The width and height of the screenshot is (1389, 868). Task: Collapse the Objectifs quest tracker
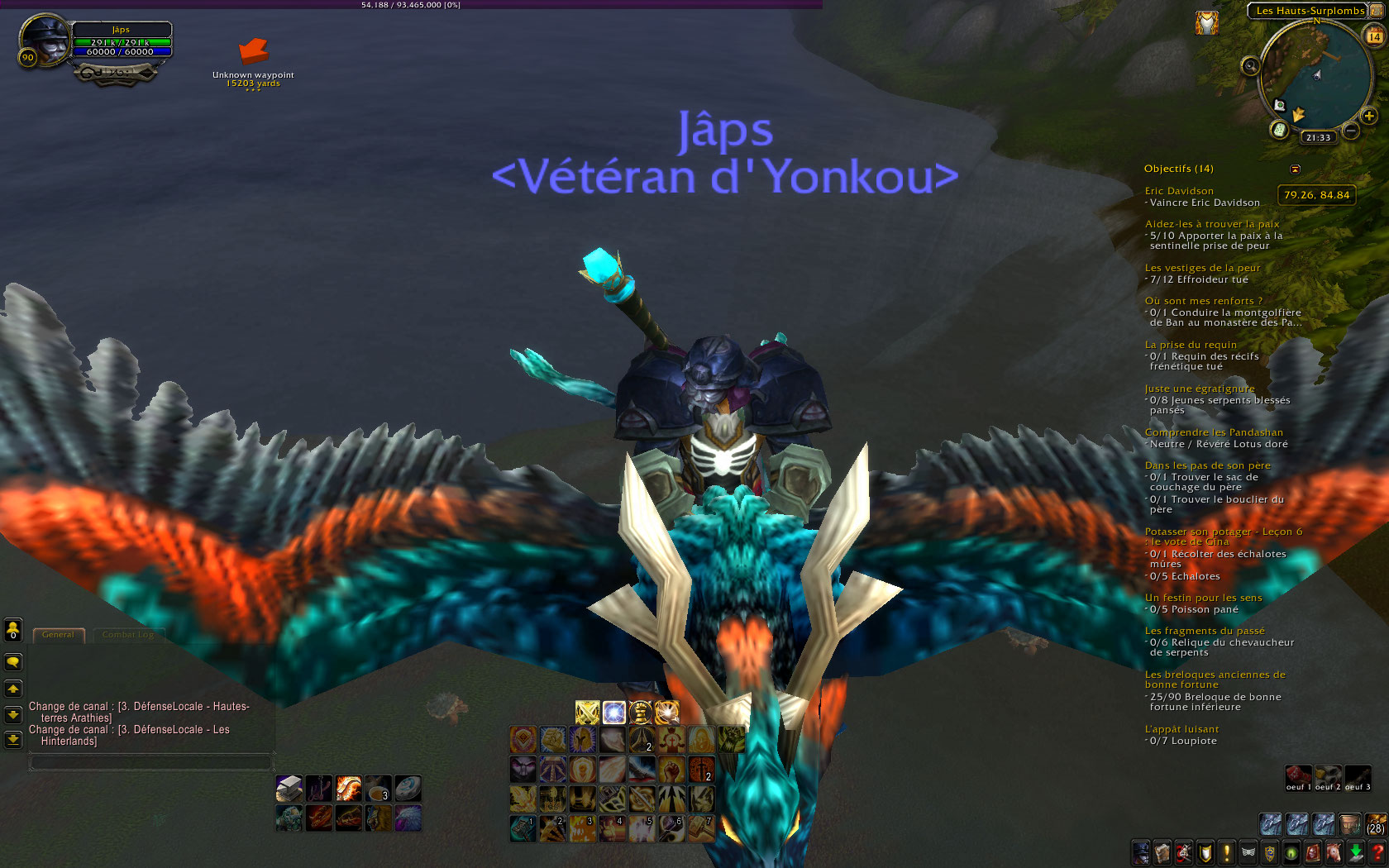(1296, 169)
